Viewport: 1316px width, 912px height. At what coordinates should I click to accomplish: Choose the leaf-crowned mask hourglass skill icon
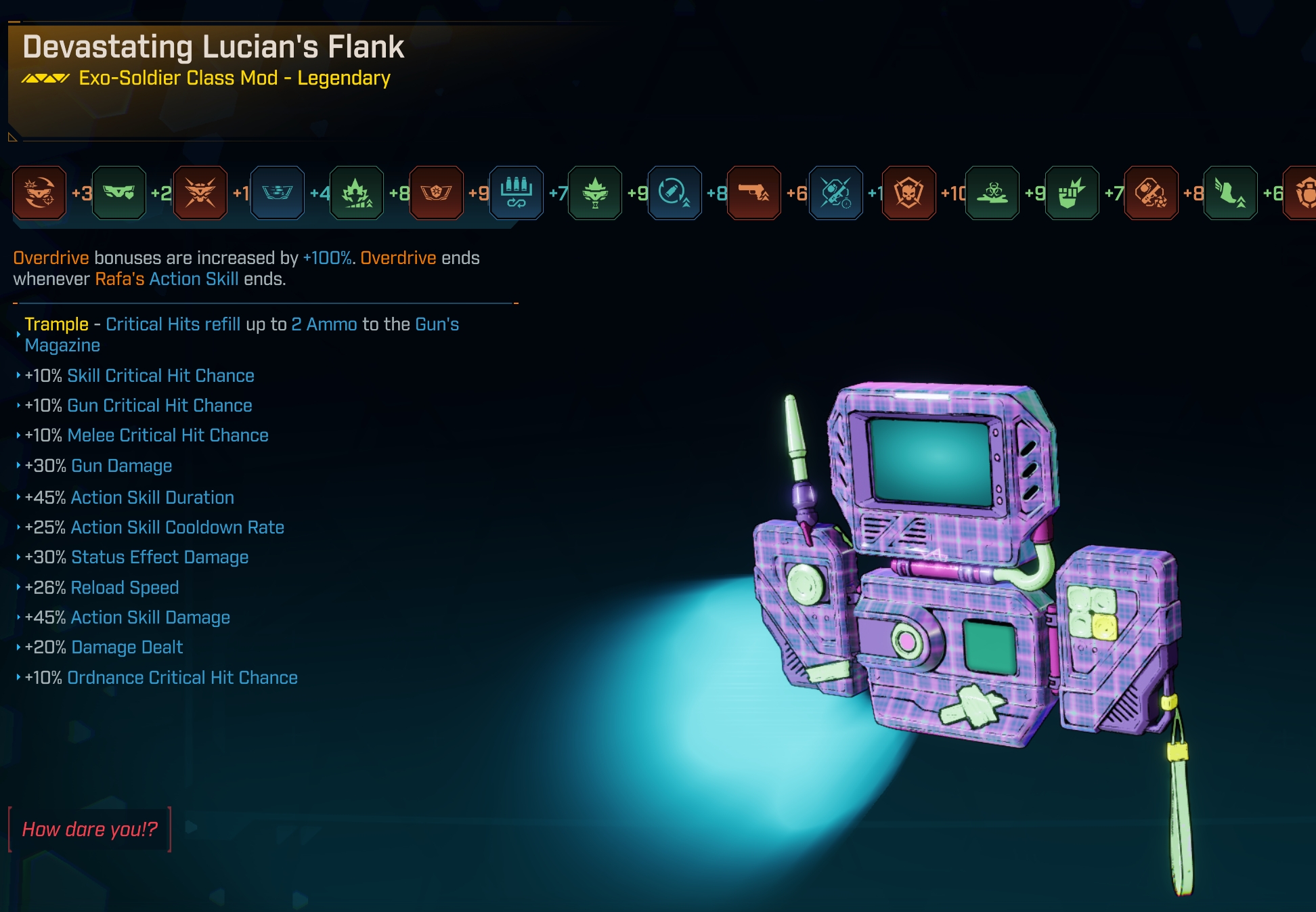click(595, 193)
